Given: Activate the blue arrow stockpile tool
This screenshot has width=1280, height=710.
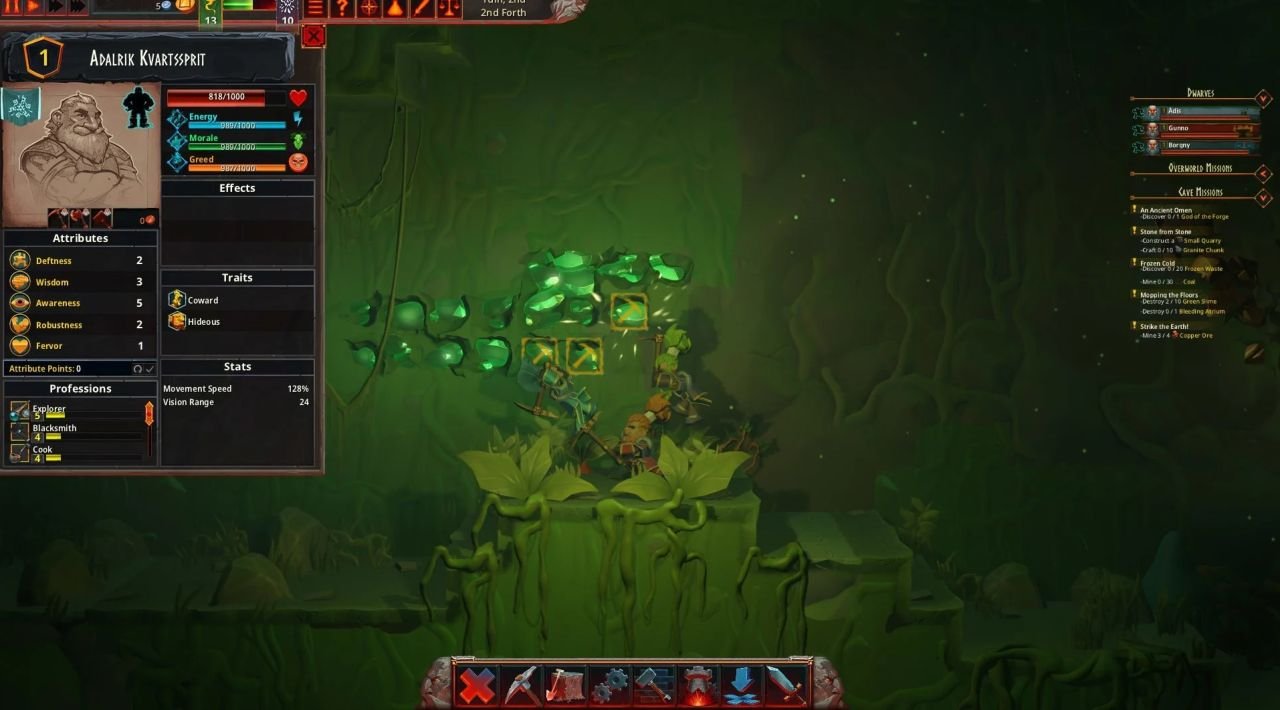Looking at the screenshot, I should click(x=741, y=686).
